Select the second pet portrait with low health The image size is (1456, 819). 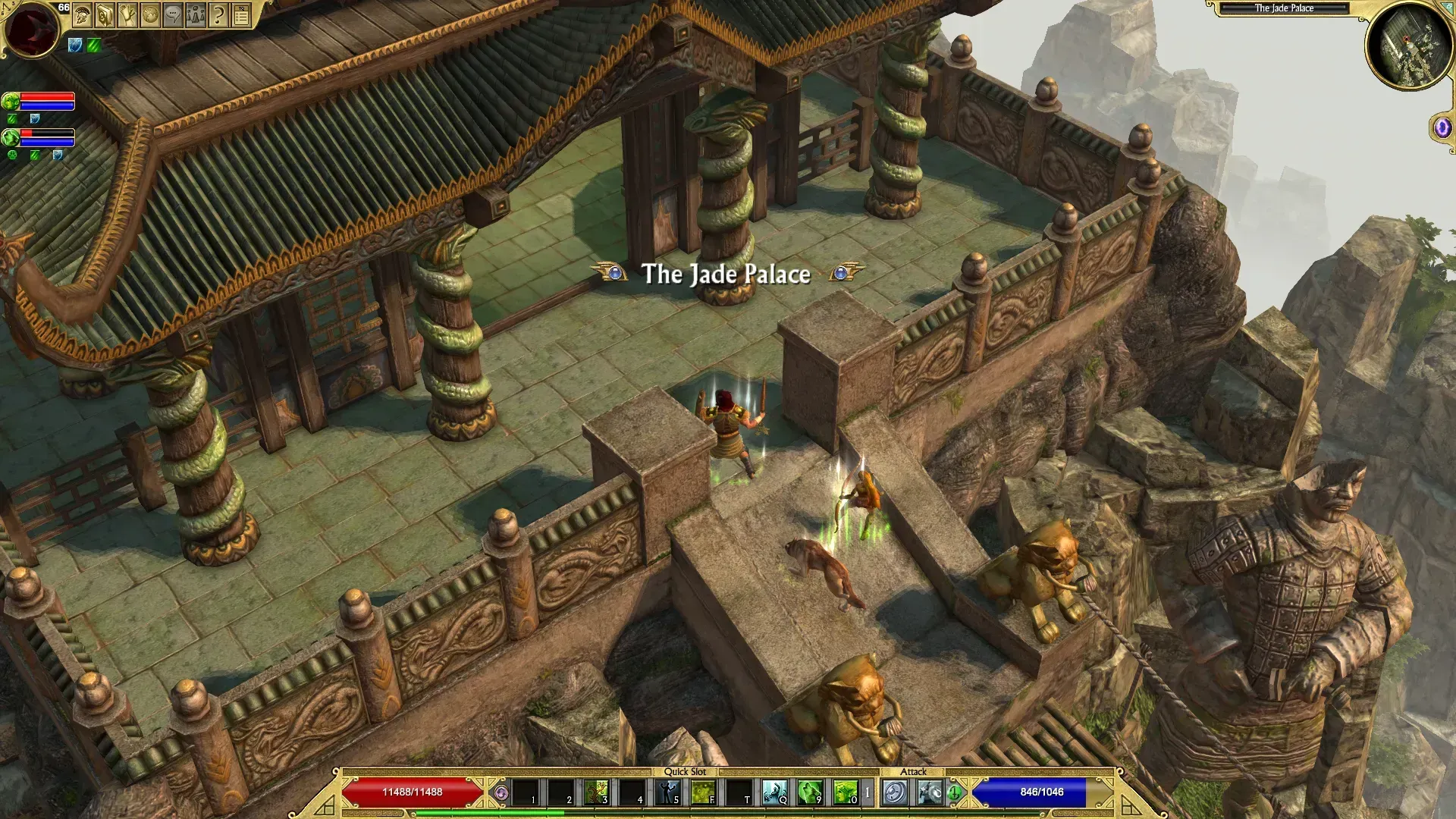[11, 137]
